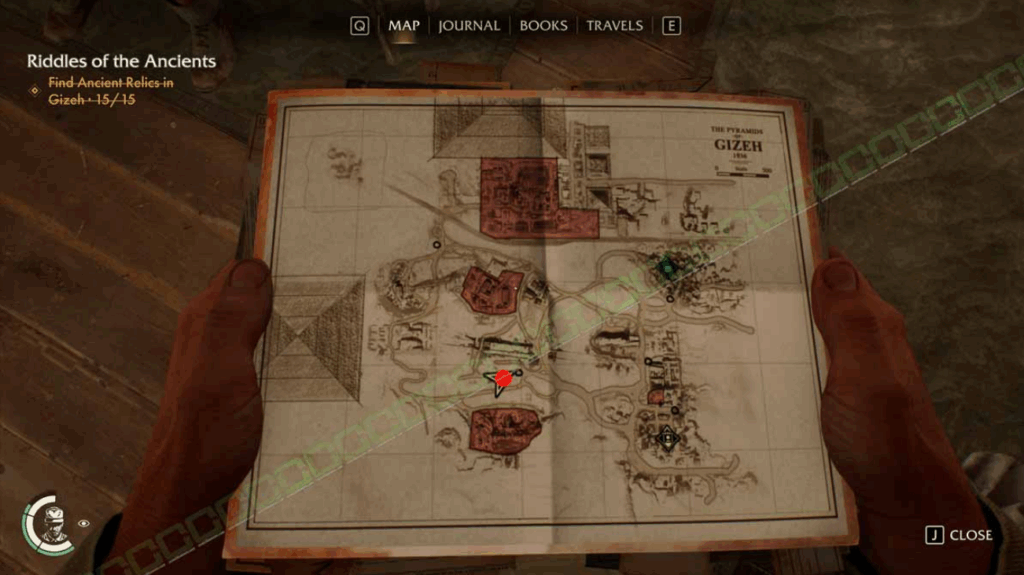Switch to the Journal tab
Viewport: 1024px width, 575px height.
click(468, 26)
